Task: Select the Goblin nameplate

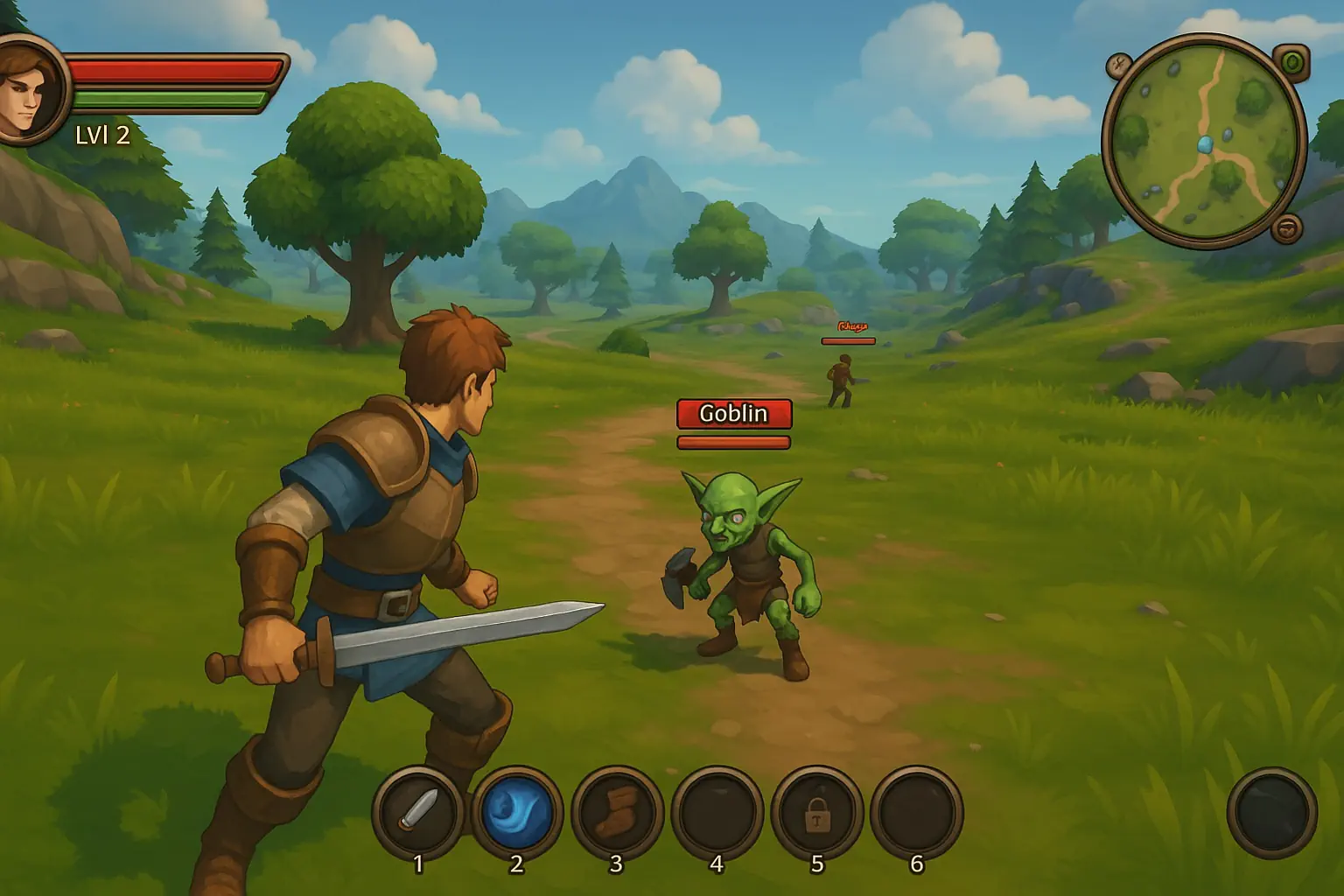Action: [x=733, y=413]
